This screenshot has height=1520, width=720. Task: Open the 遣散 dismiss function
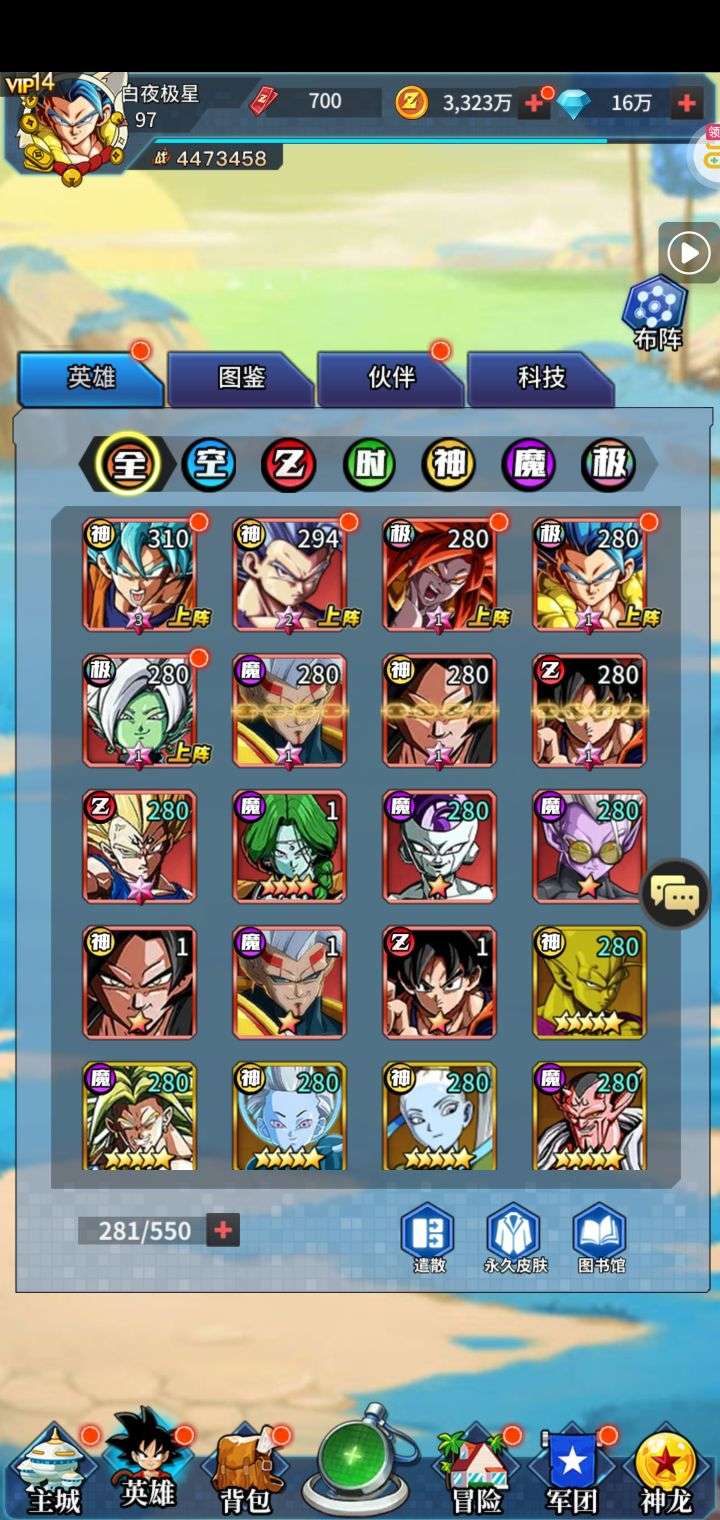pos(429,1238)
